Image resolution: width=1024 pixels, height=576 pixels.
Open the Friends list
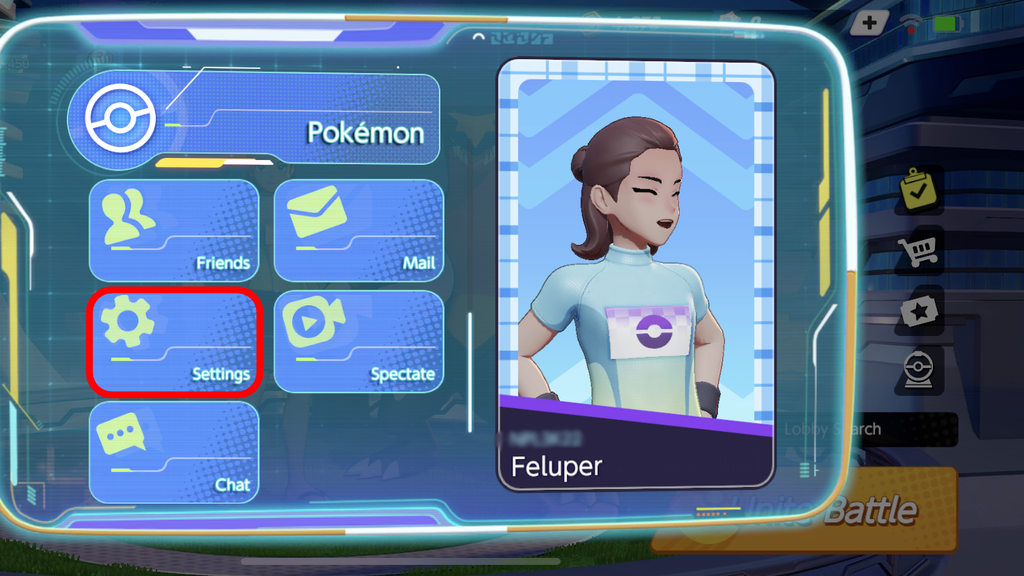click(x=174, y=231)
